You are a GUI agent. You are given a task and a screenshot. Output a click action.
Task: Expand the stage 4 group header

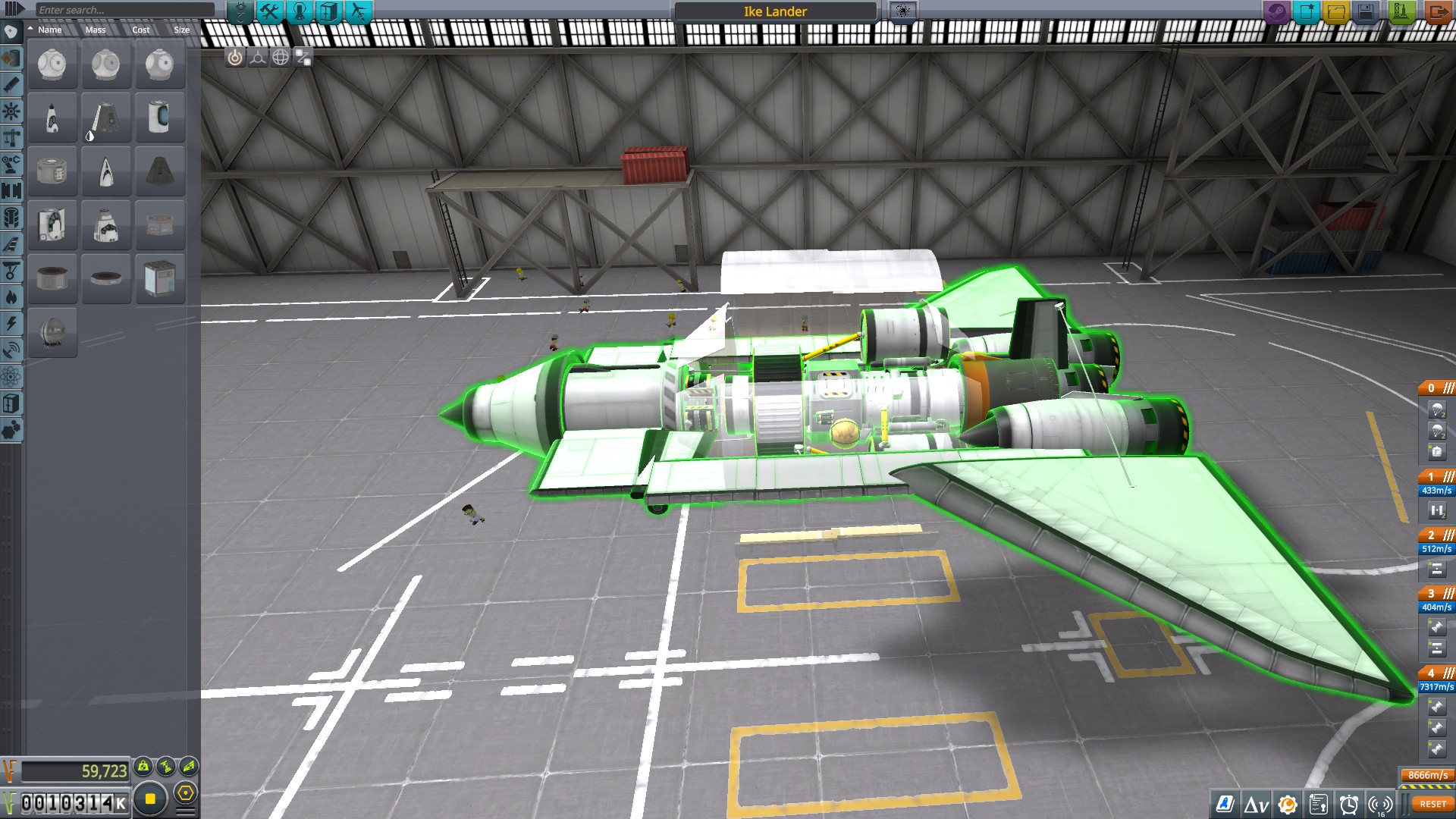(1437, 673)
